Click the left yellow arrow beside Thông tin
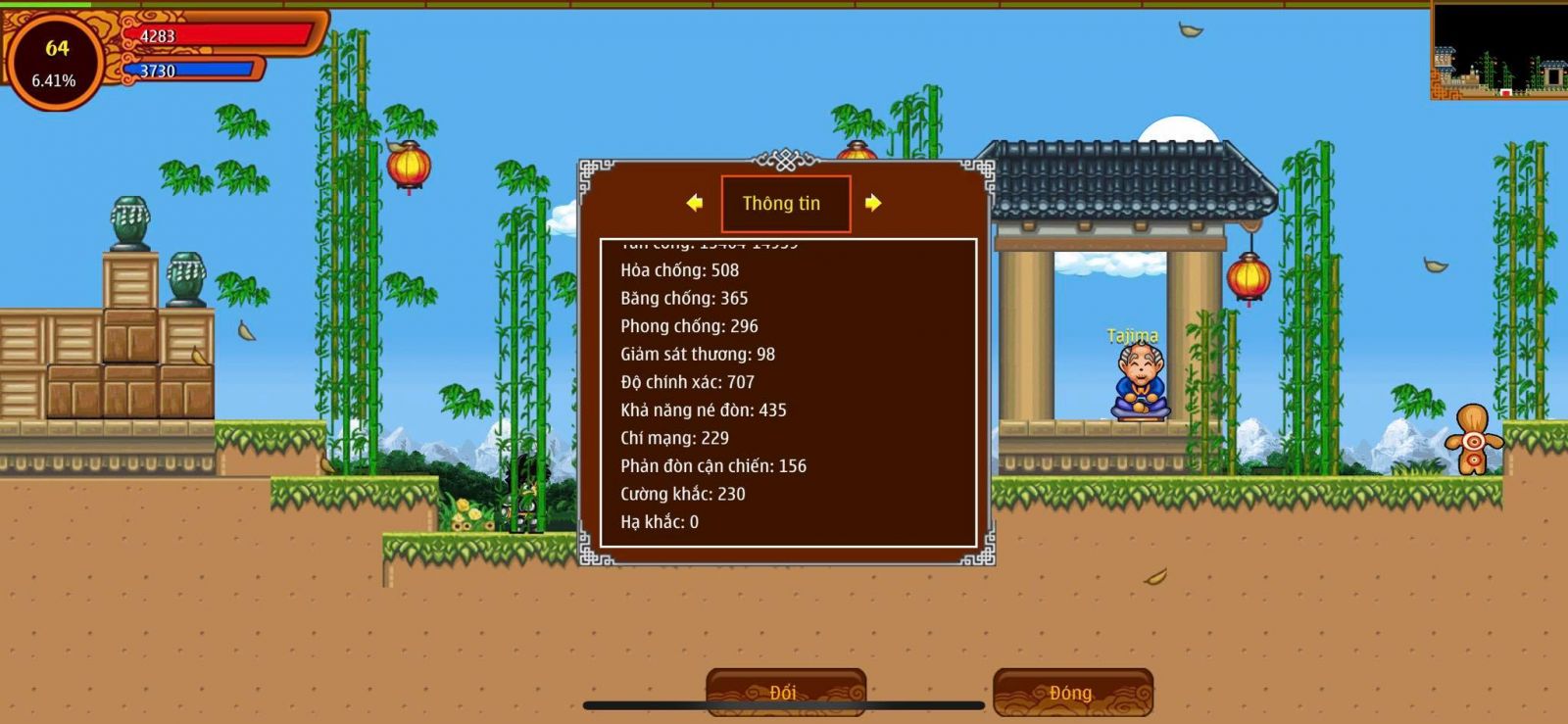 [695, 203]
